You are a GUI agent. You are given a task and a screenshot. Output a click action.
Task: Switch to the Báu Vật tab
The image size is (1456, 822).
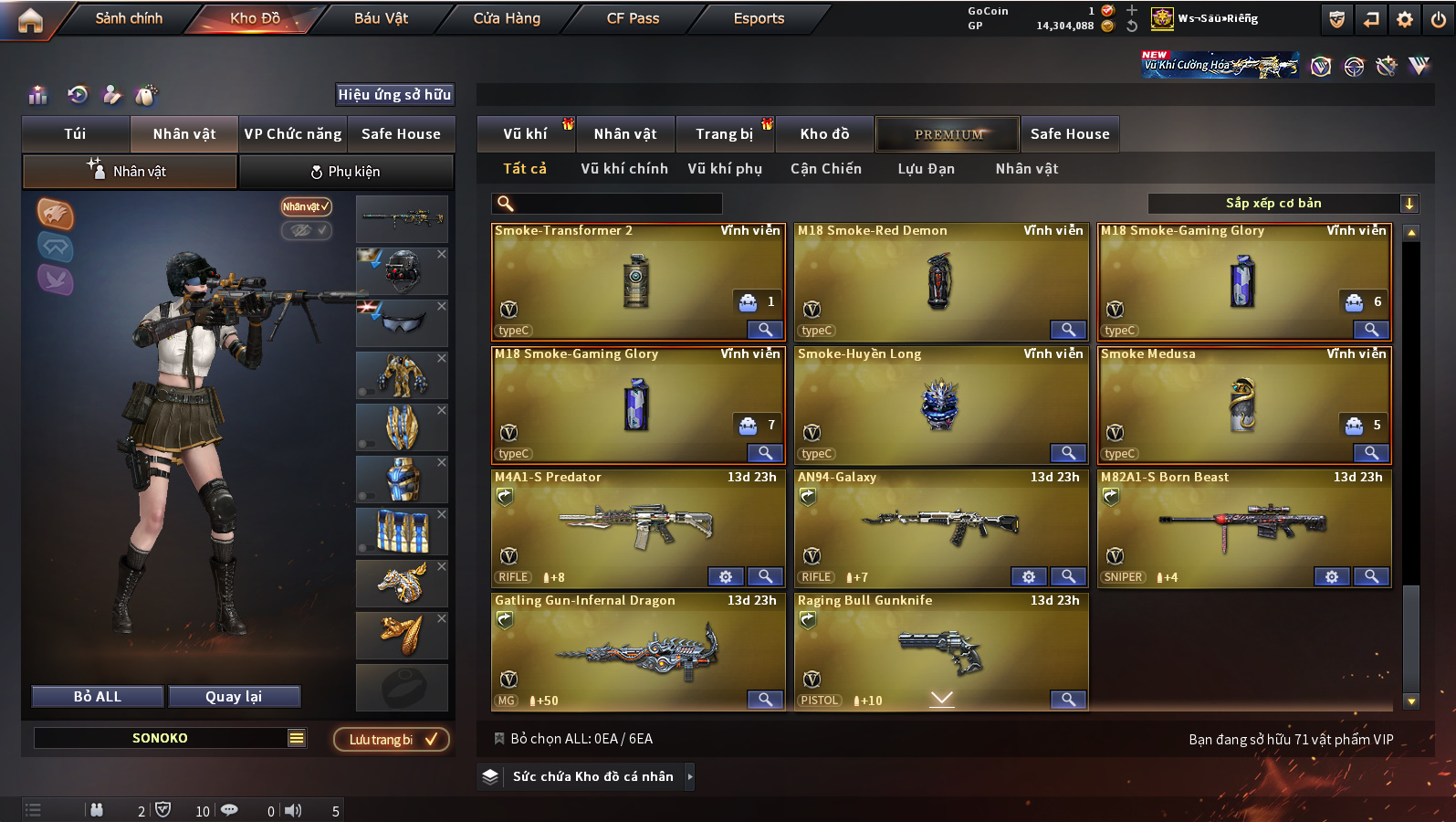point(381,18)
